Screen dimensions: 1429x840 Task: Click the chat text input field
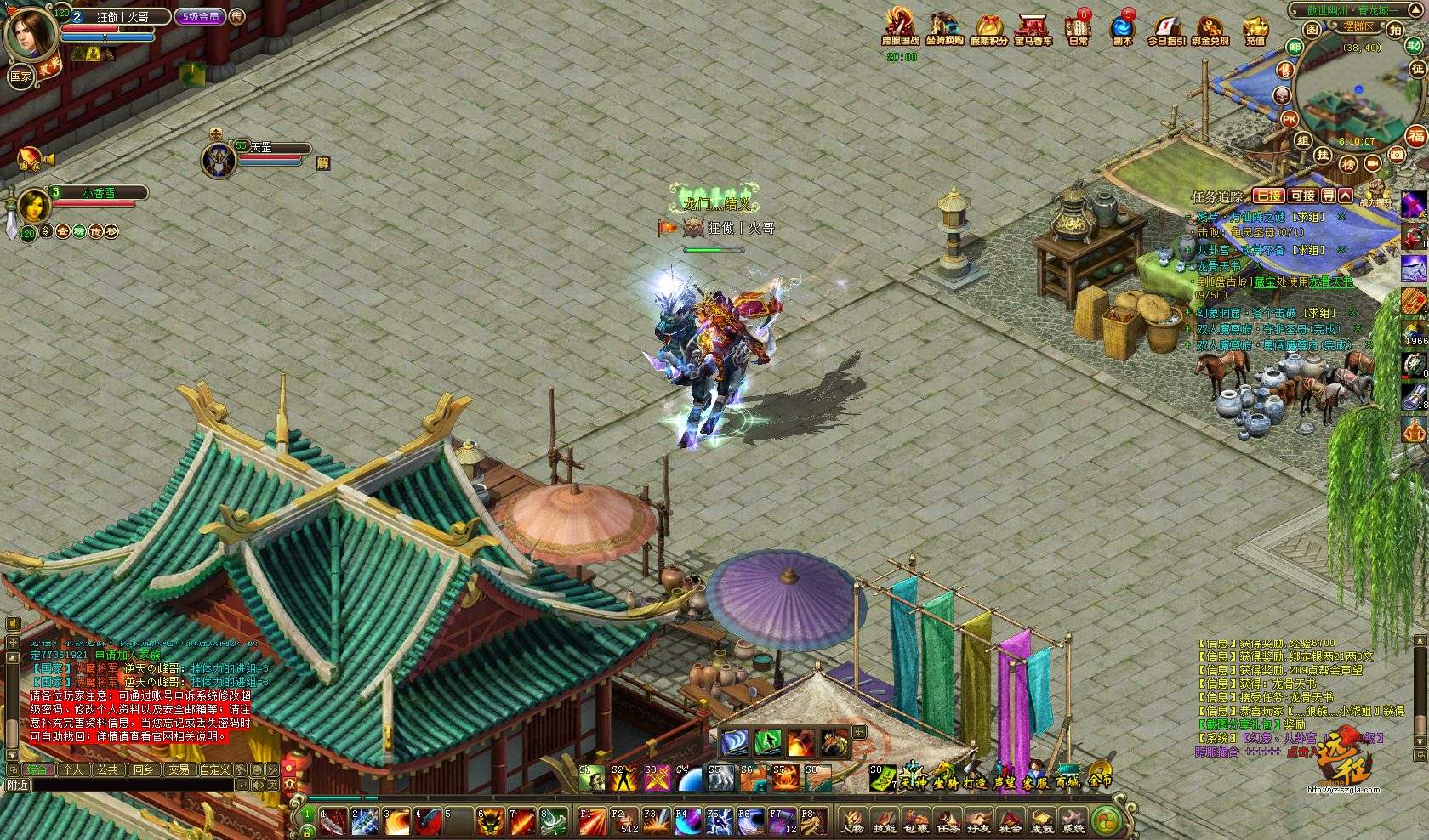pos(128,785)
